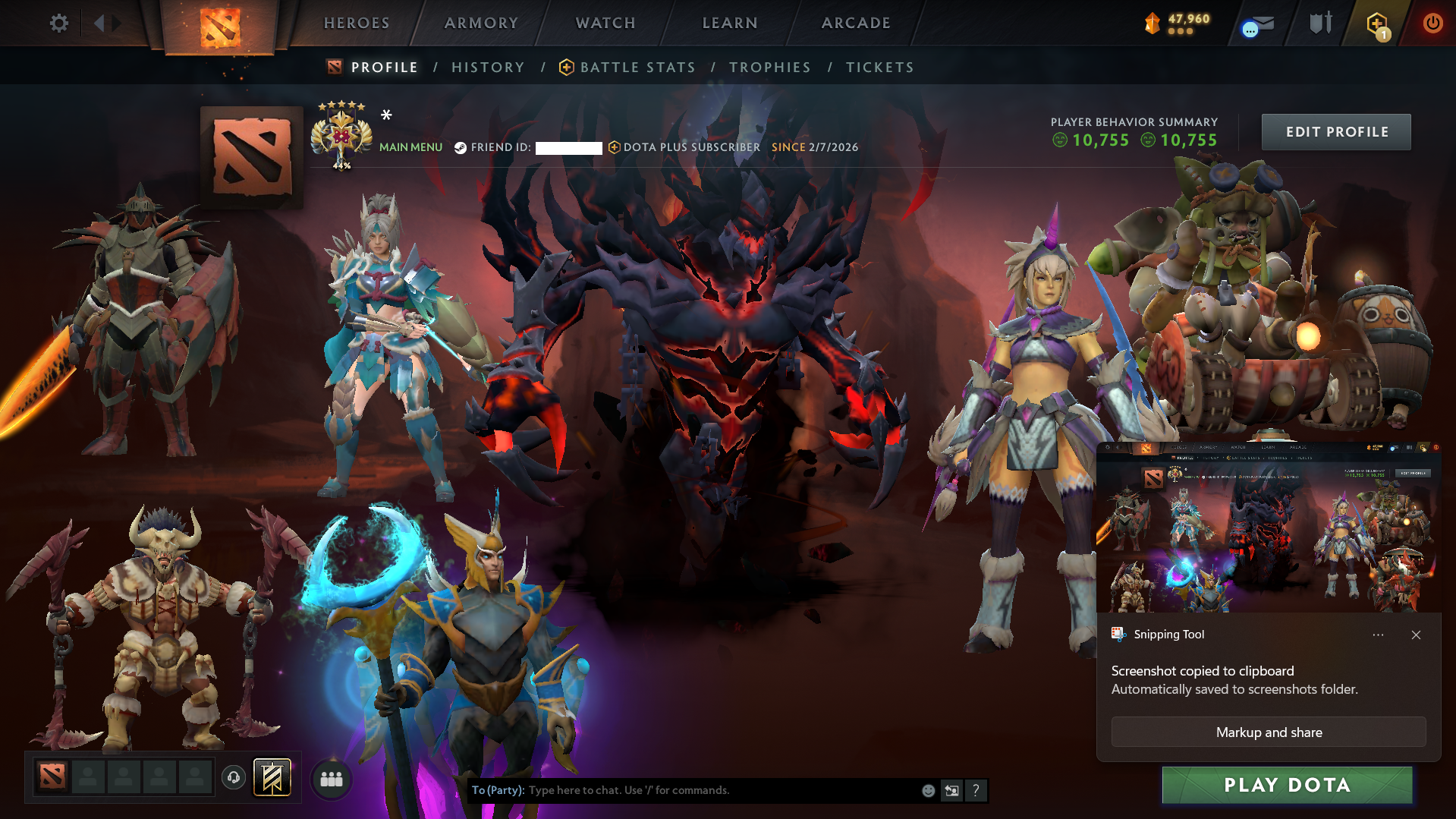Open the emoticon picker in the chat bar
The width and height of the screenshot is (1456, 819).
coord(928,790)
